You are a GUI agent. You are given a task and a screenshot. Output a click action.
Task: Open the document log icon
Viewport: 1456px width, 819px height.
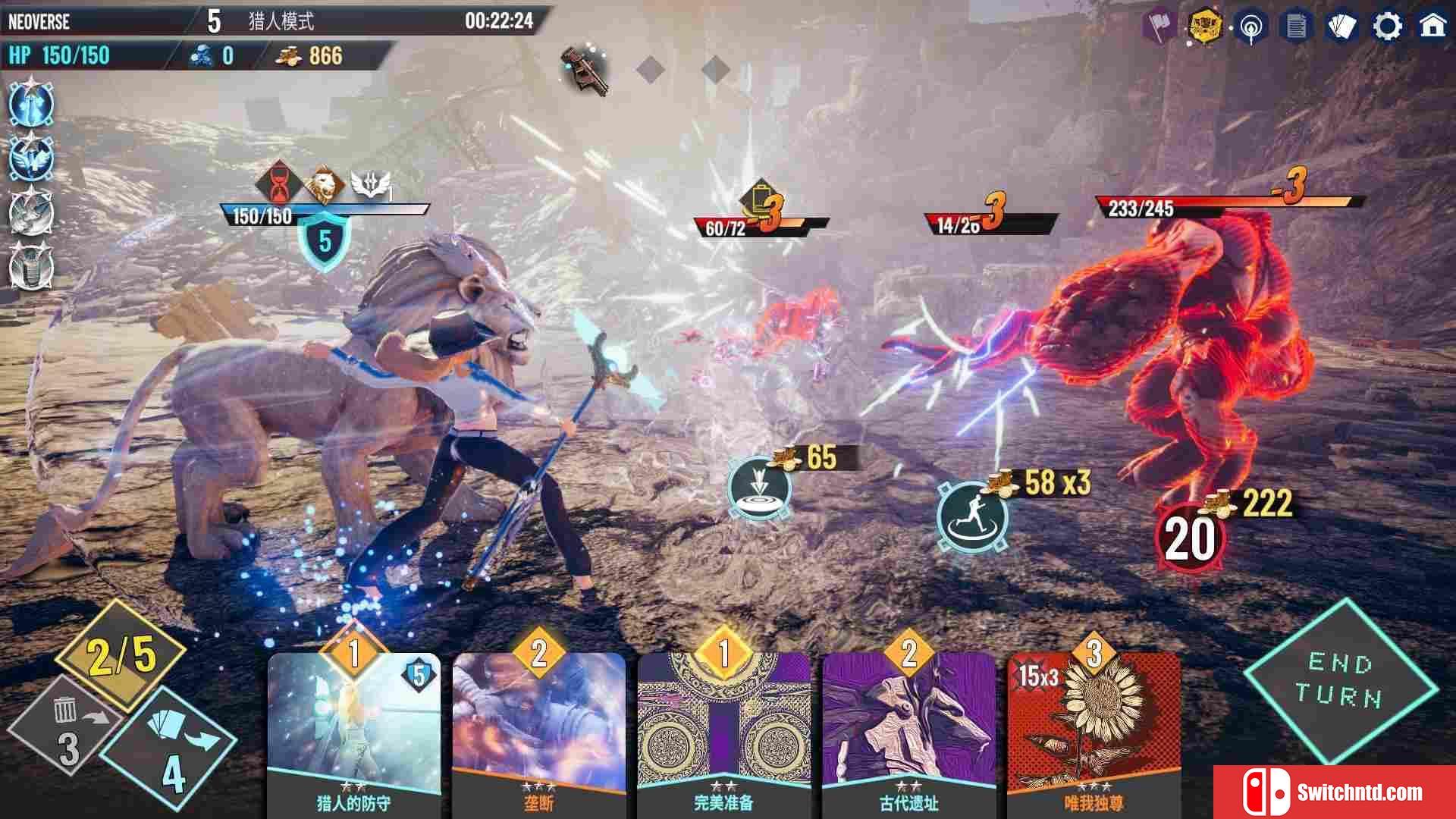coord(1296,27)
